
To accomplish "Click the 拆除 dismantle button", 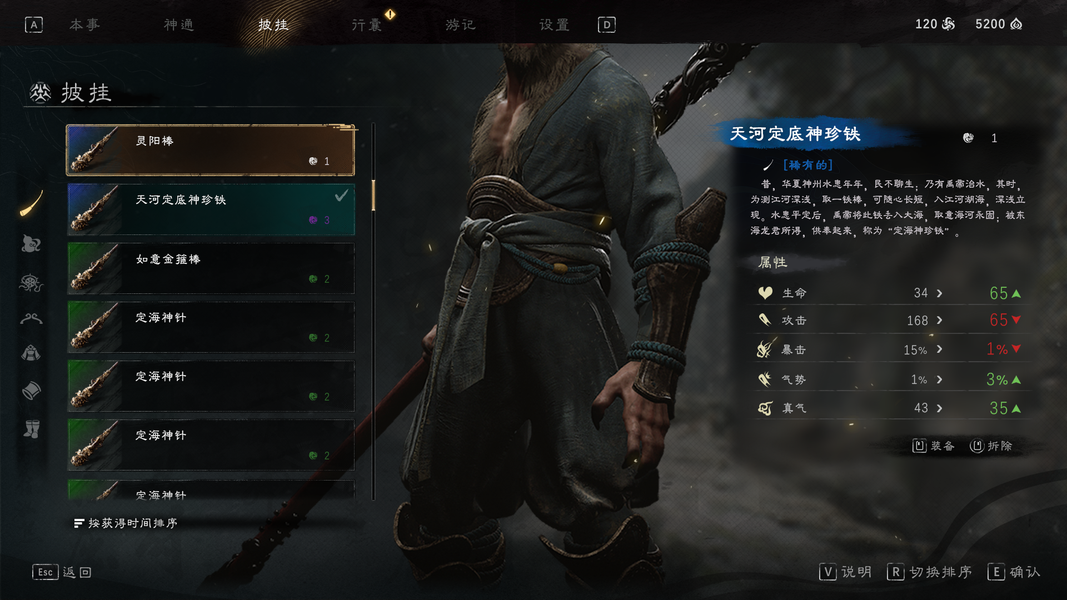I will [991, 446].
